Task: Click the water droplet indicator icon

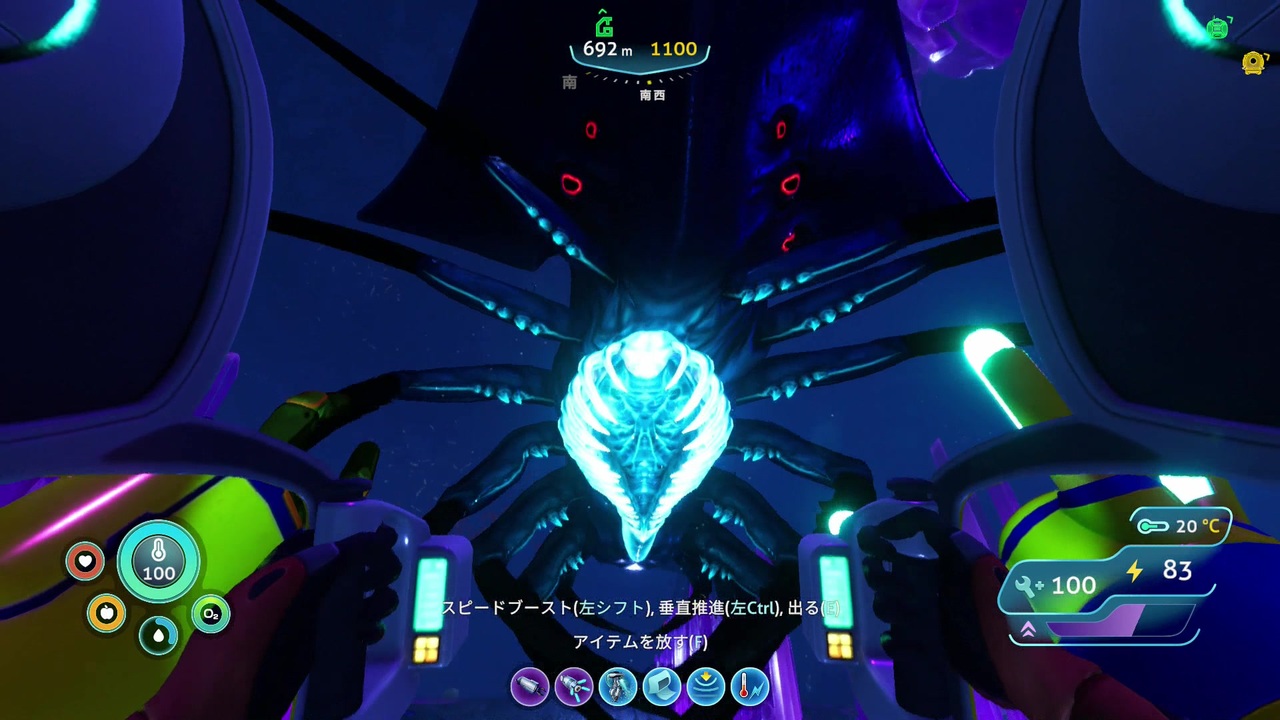Action: [159, 636]
